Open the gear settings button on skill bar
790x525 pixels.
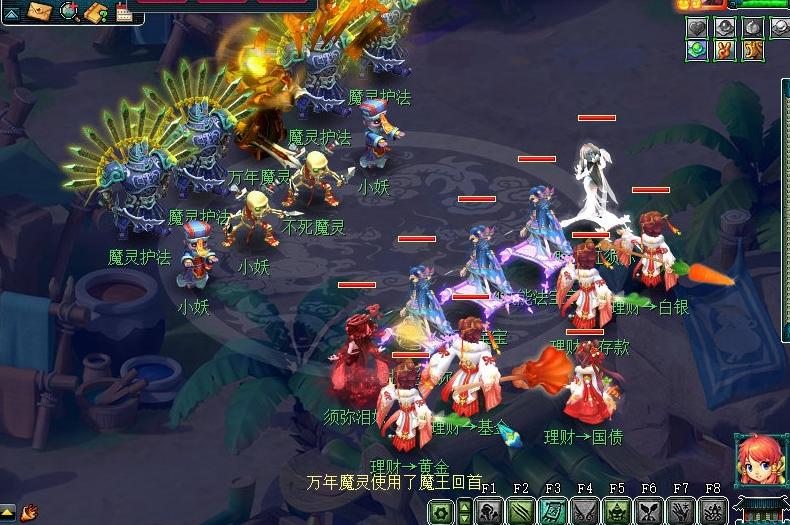(x=441, y=512)
